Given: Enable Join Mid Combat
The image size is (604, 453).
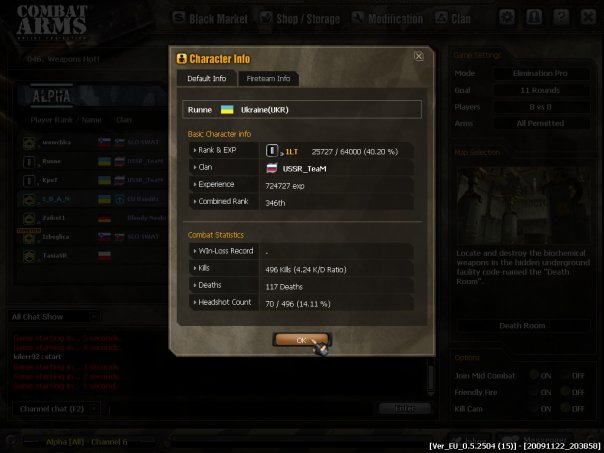Looking at the screenshot, I should 534,375.
